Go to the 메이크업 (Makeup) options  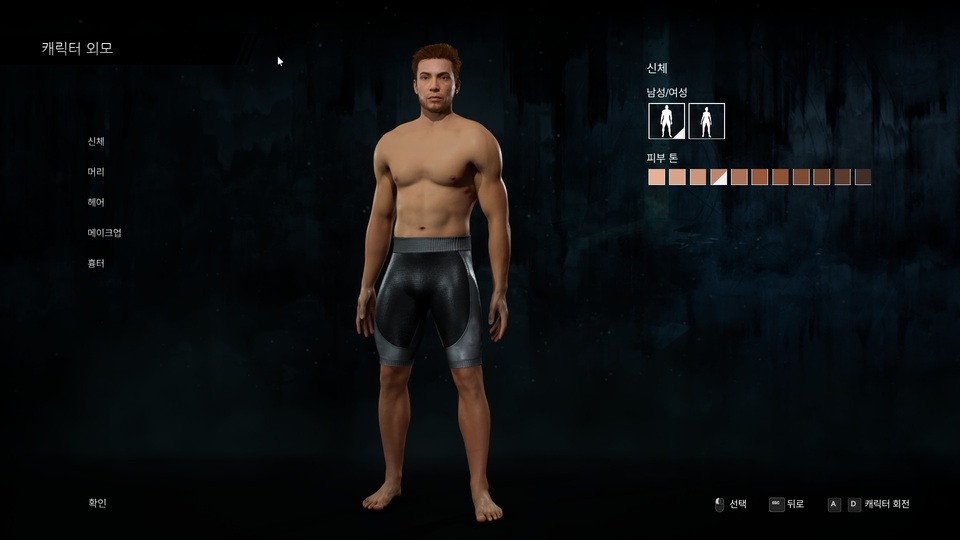tap(104, 233)
